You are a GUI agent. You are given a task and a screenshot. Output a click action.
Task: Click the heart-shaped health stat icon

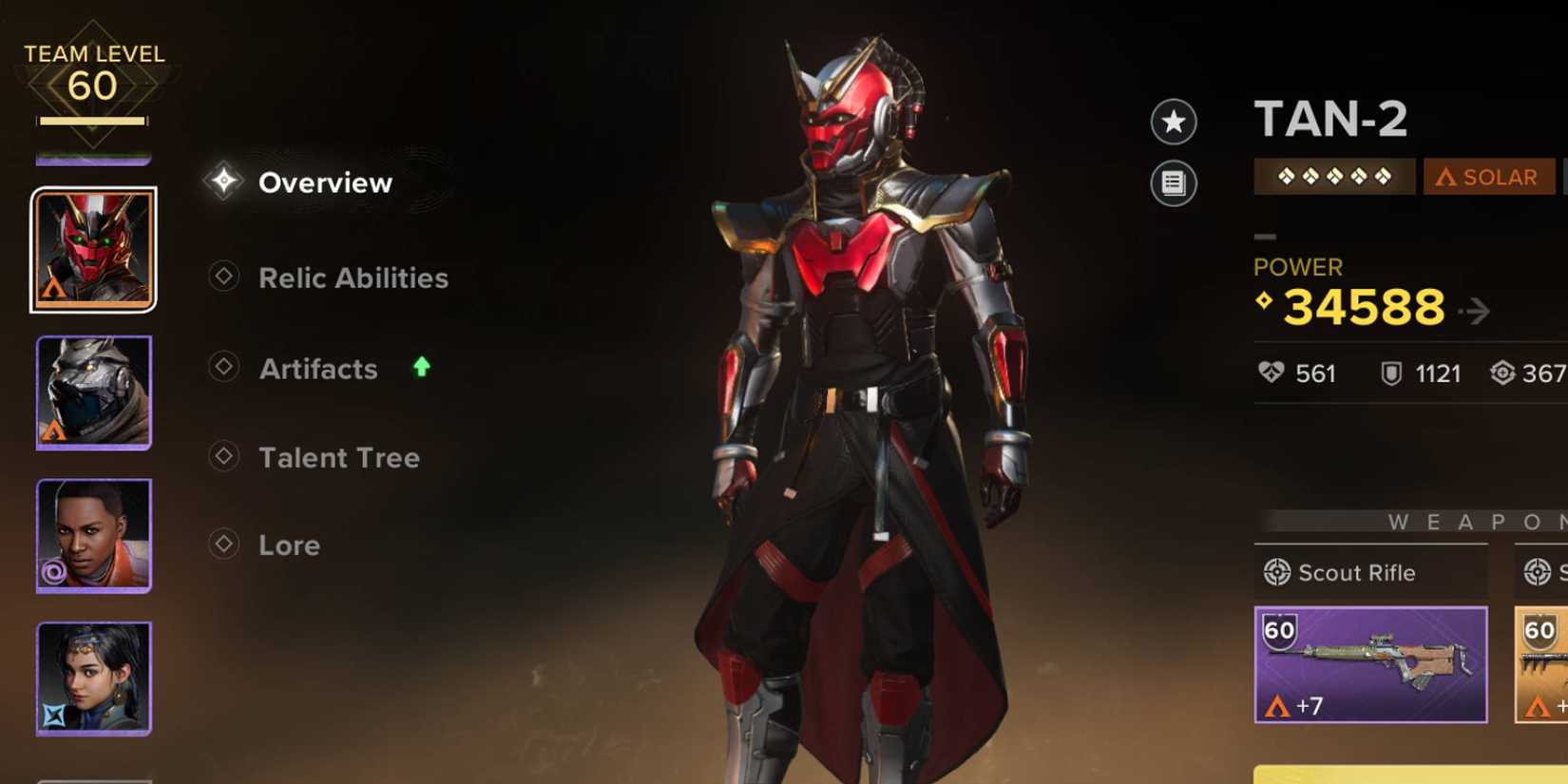point(1271,373)
